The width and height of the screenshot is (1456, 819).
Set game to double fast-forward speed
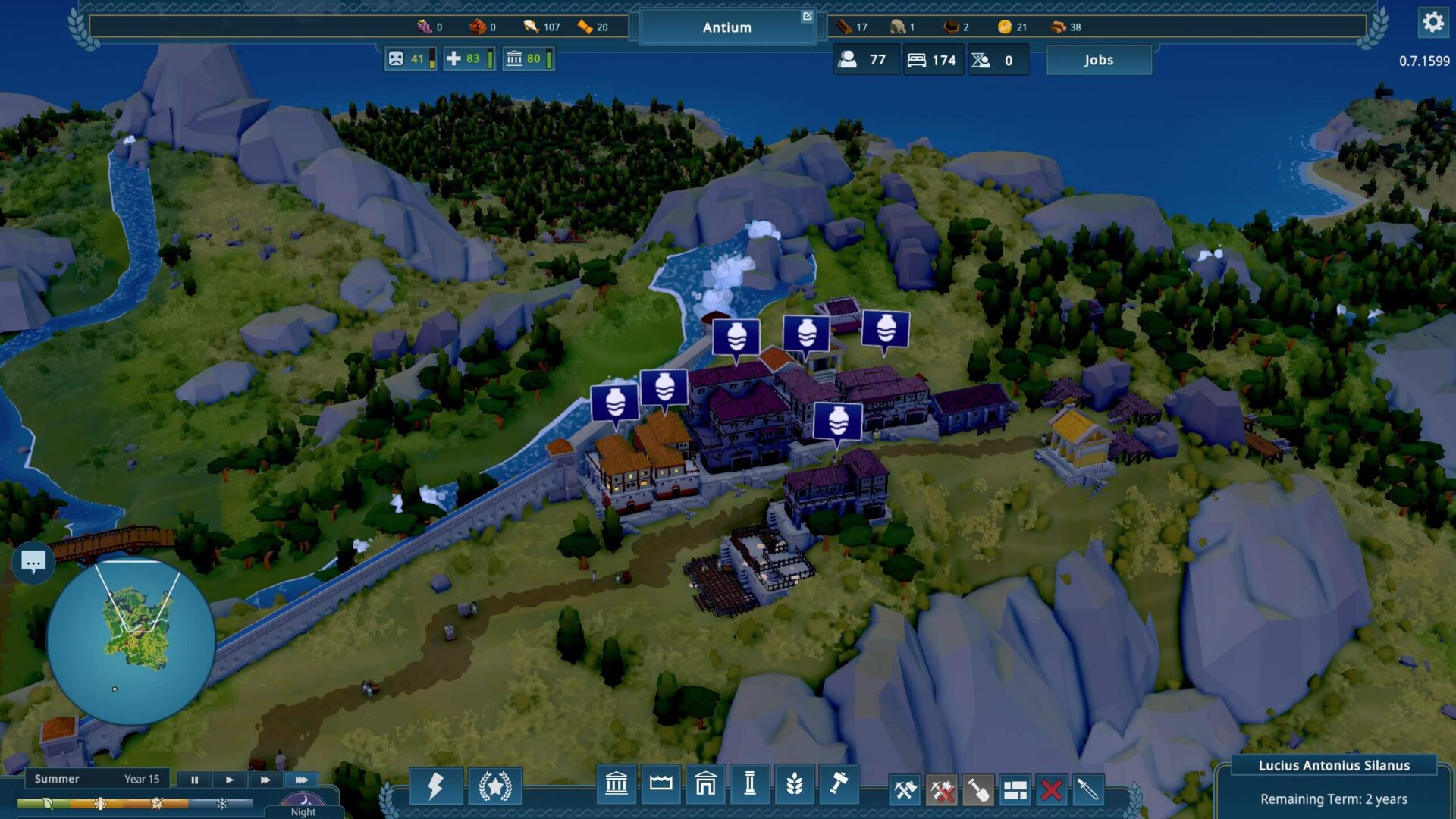coord(265,780)
